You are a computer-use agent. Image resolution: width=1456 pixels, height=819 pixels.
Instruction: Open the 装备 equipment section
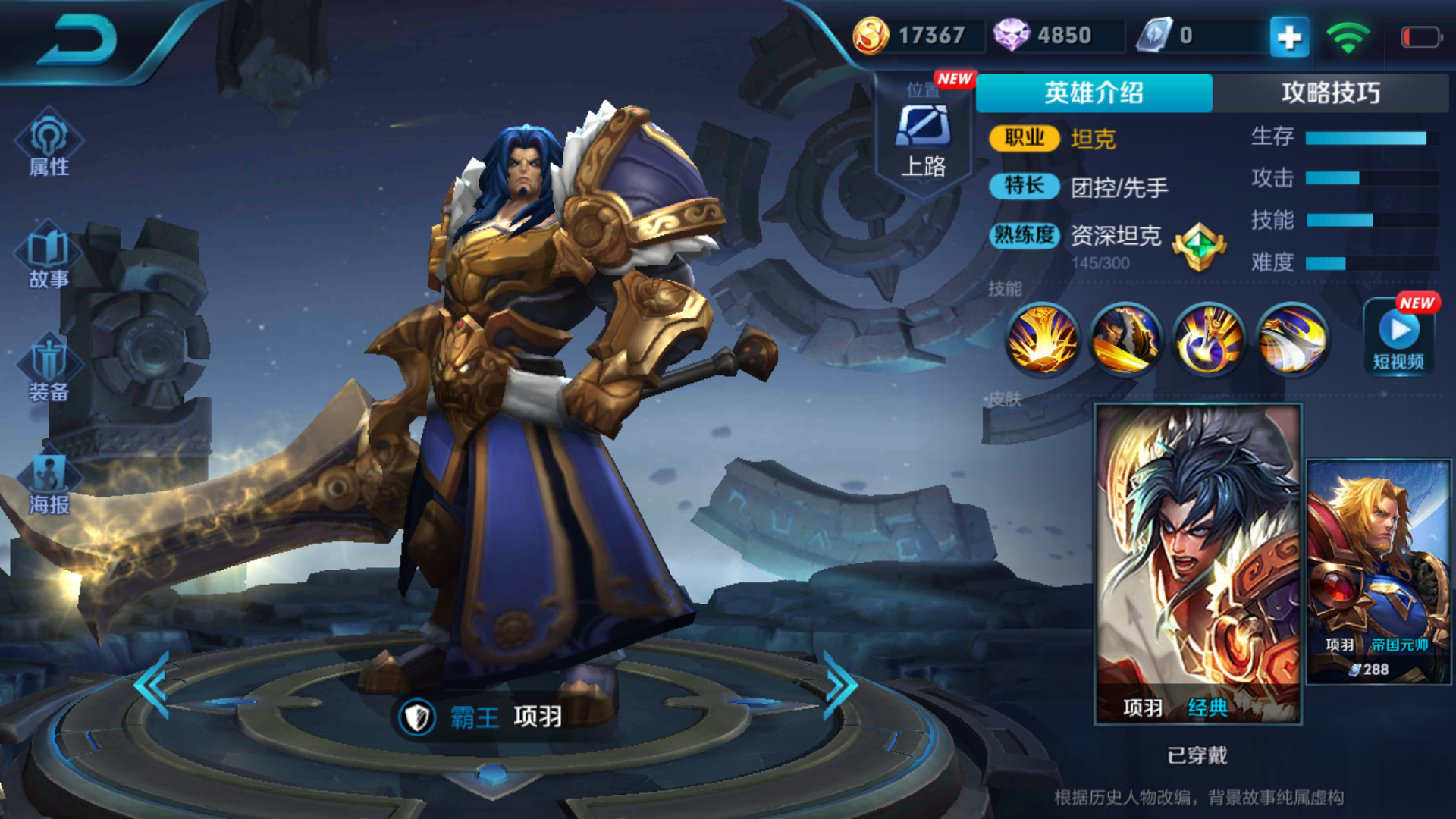click(49, 369)
